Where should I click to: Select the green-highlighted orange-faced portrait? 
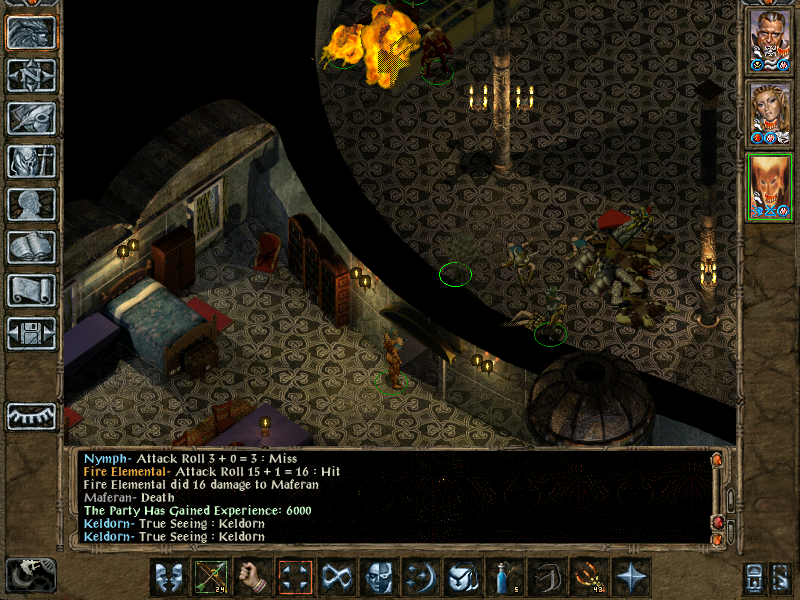[770, 187]
